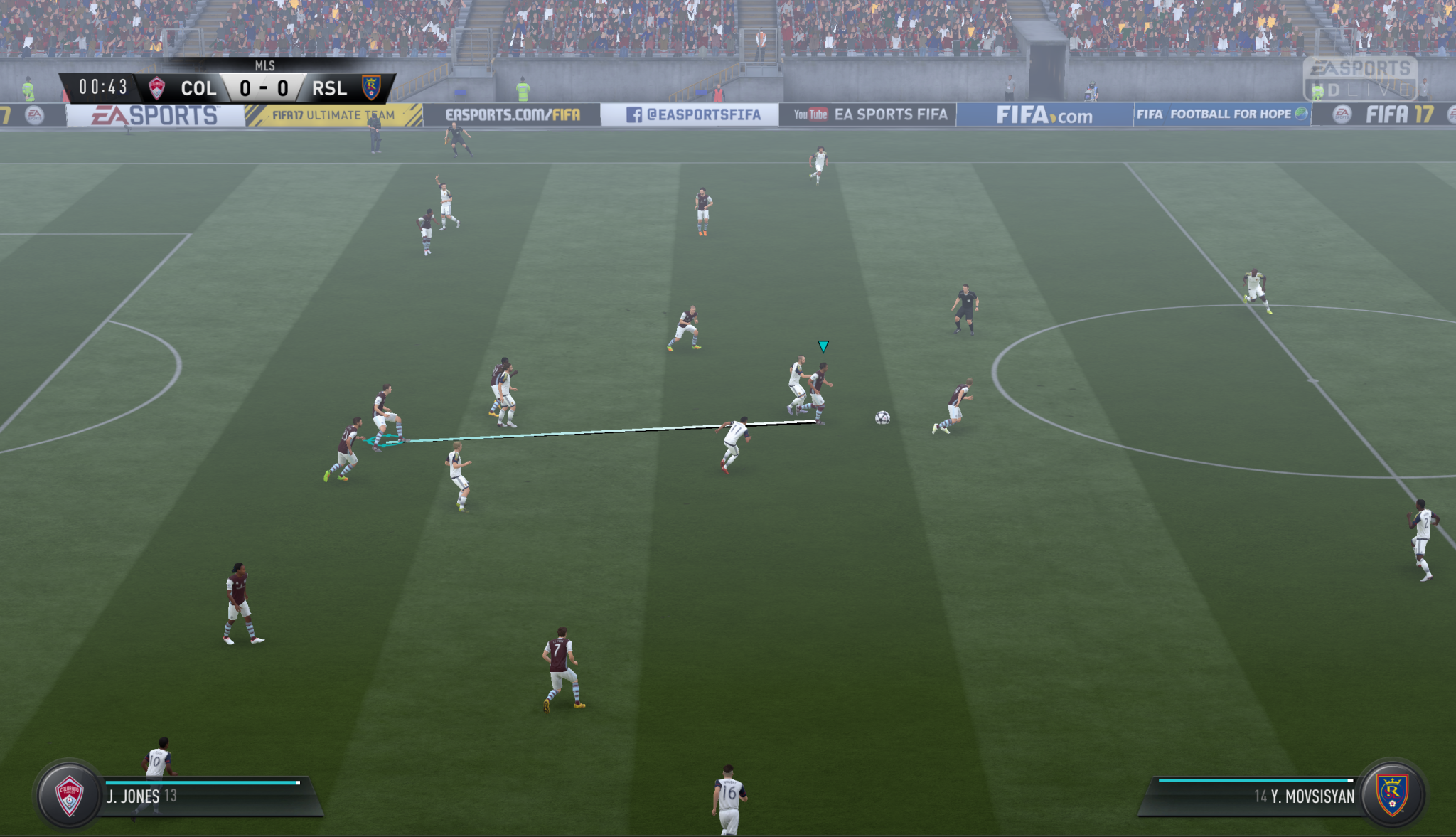1456x837 pixels.
Task: Click the EA Sports HD Live watermark
Action: point(1360,78)
